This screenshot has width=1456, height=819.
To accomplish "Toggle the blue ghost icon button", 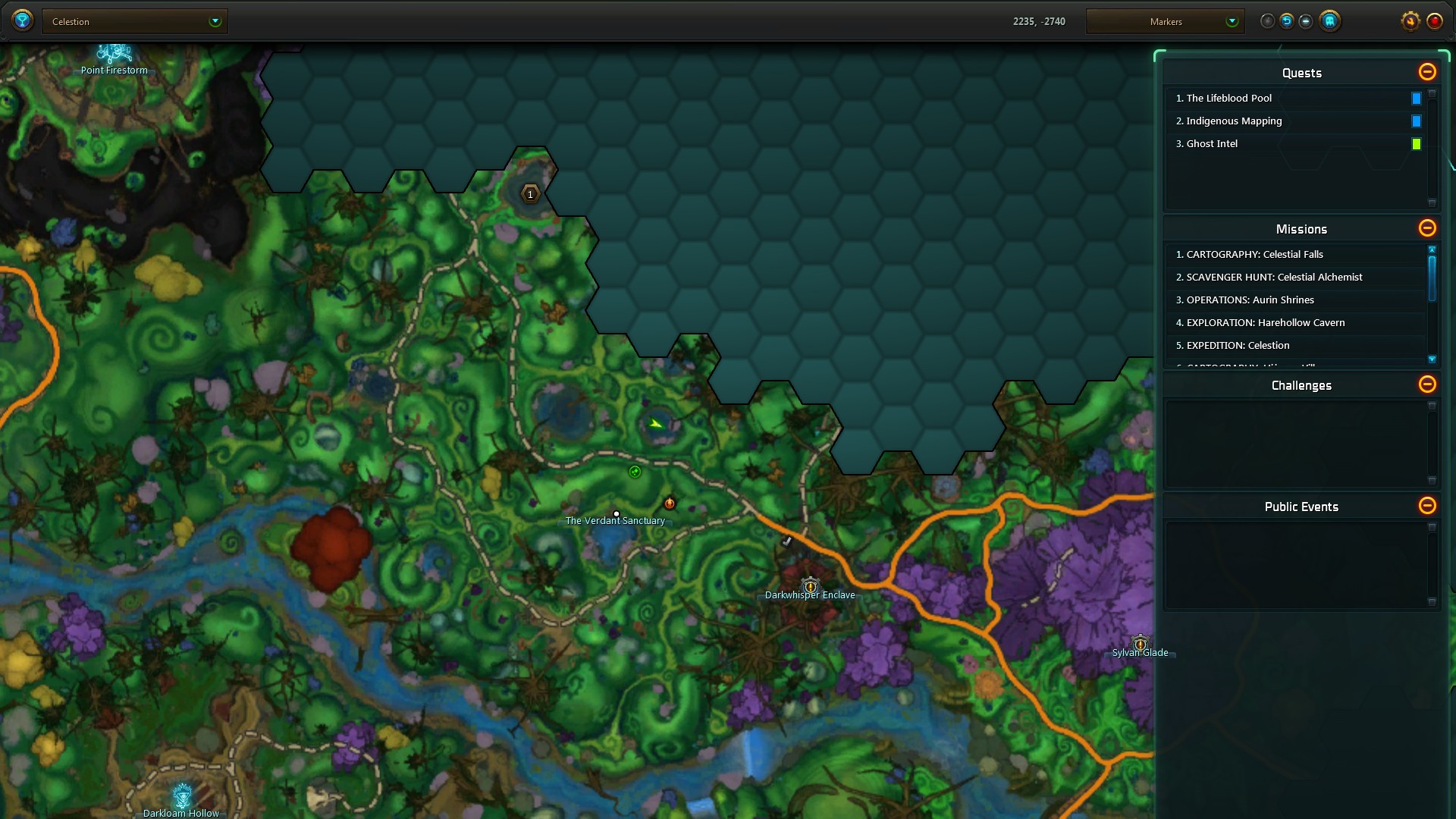I will tap(1329, 21).
